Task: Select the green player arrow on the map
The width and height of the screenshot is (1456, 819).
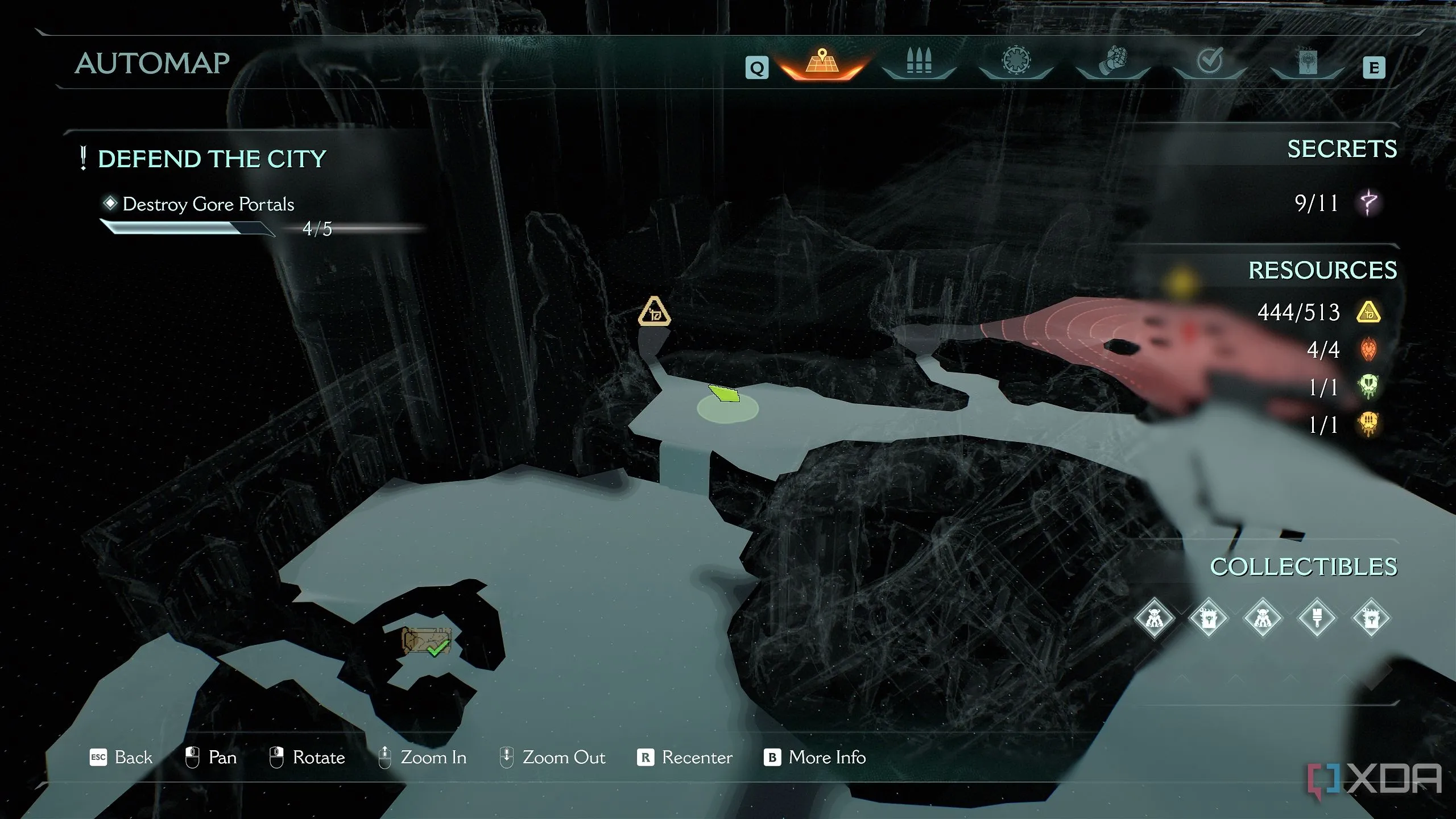Action: pos(725,393)
